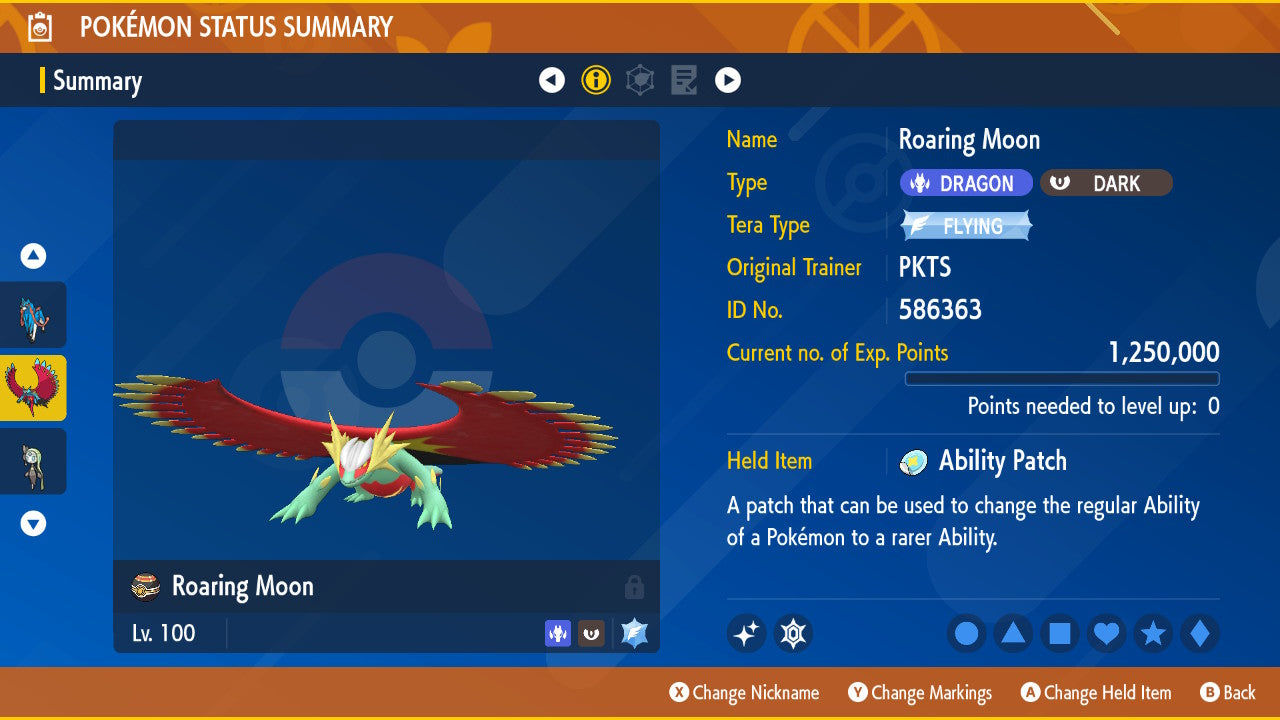The height and width of the screenshot is (720, 1280).
Task: Click the camera icon in the header
Action: click(38, 26)
